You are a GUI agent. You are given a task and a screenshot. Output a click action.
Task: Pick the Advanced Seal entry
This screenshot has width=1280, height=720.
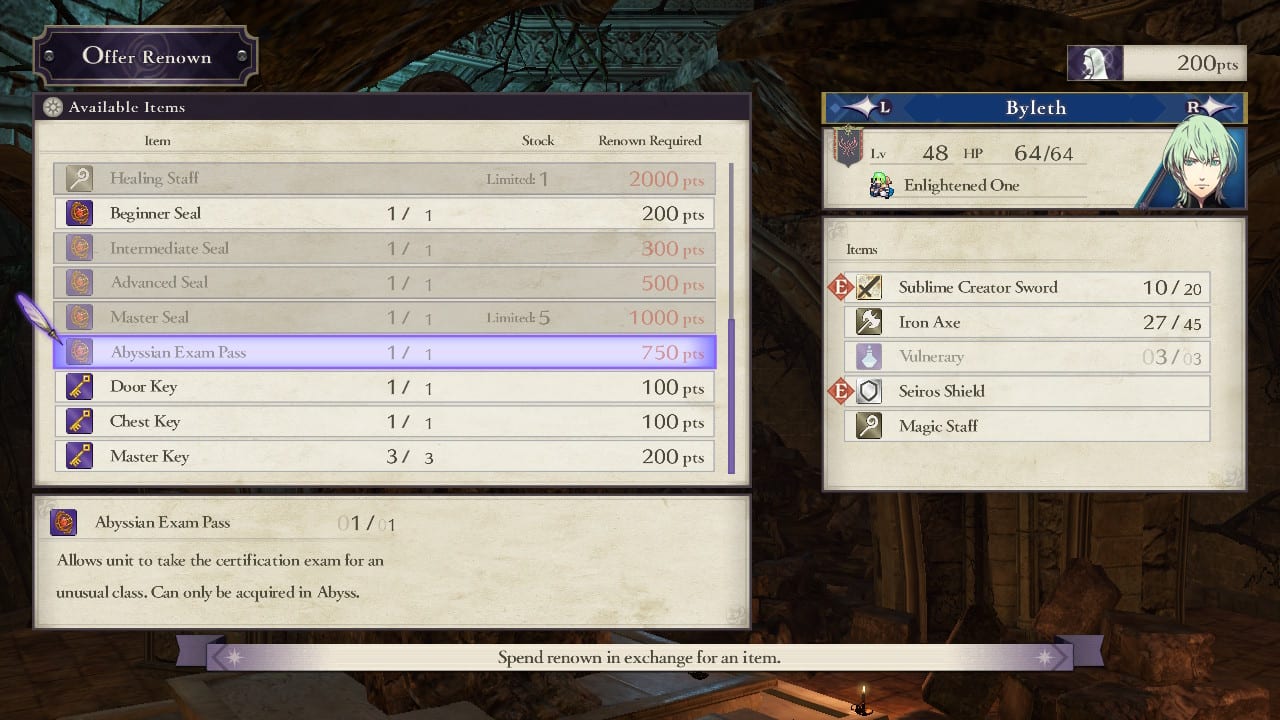coord(384,283)
